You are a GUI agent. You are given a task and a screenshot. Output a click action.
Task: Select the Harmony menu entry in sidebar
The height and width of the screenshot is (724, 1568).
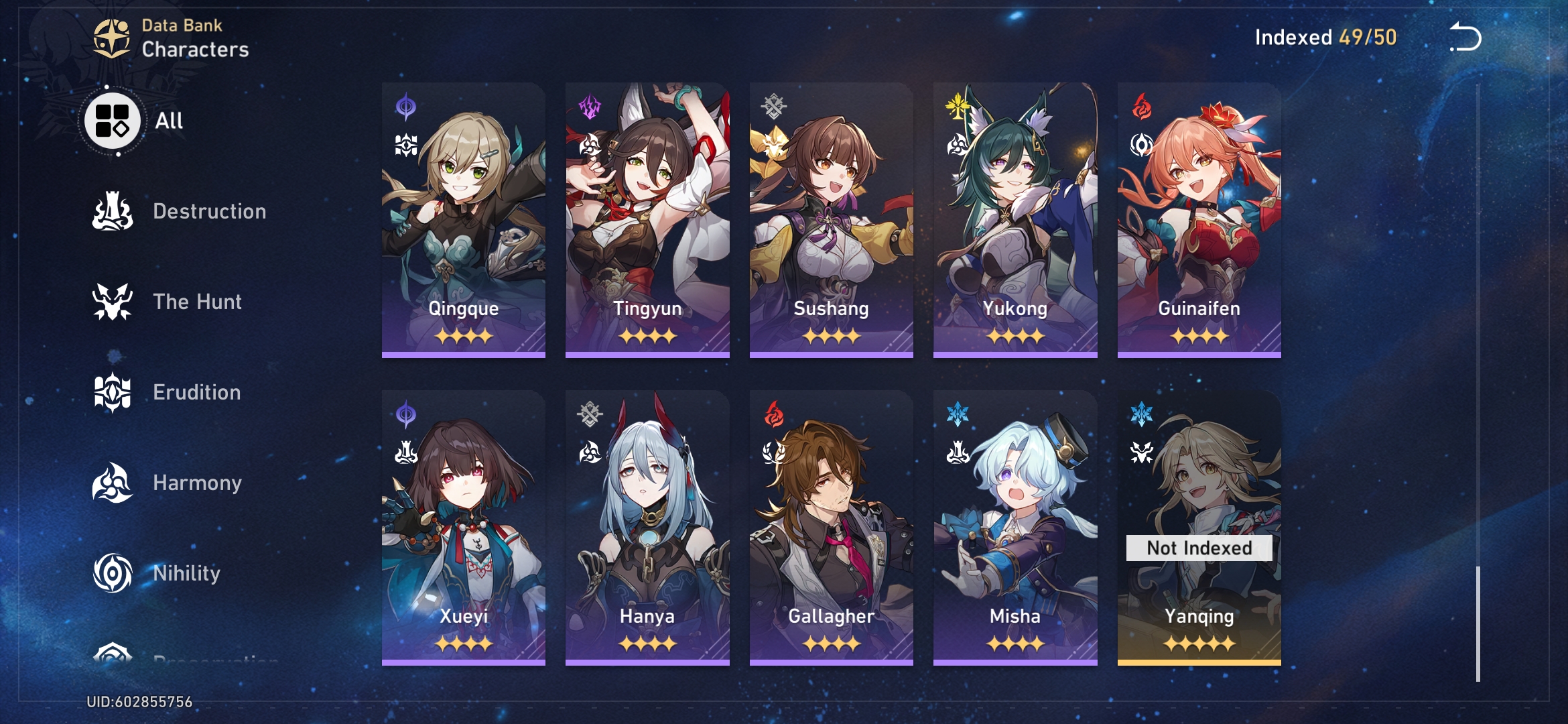pyautogui.click(x=198, y=482)
